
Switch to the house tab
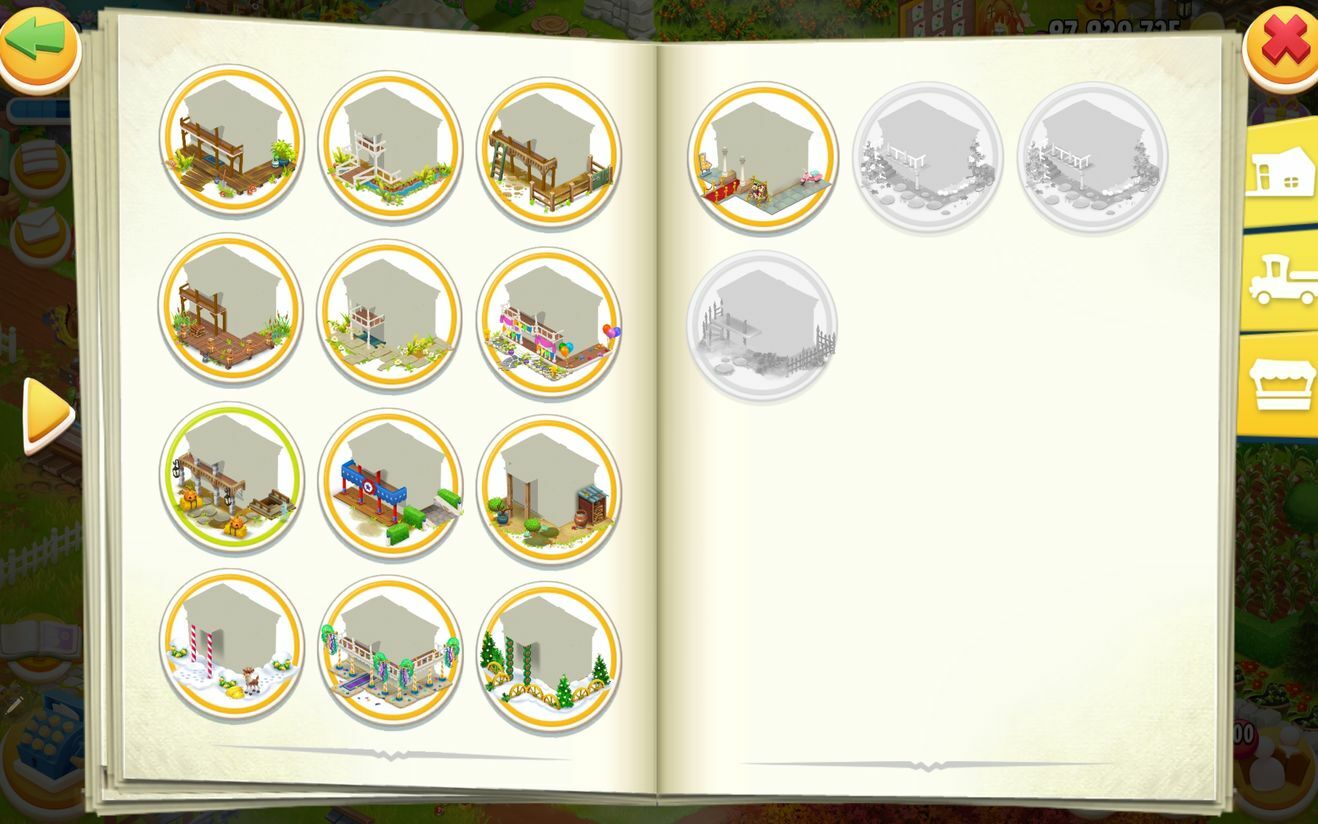click(1279, 172)
